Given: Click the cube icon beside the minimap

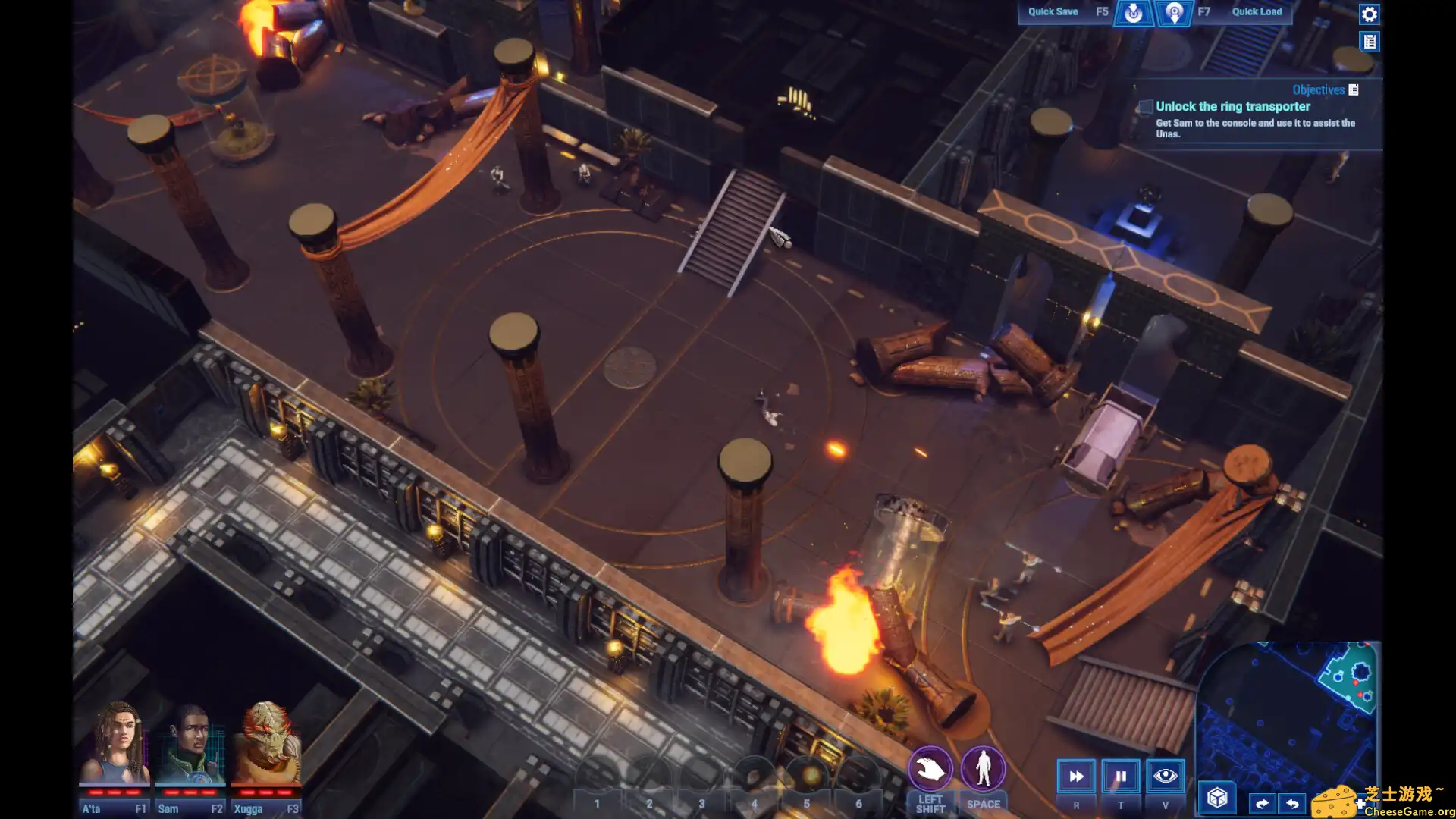Looking at the screenshot, I should tap(1218, 798).
